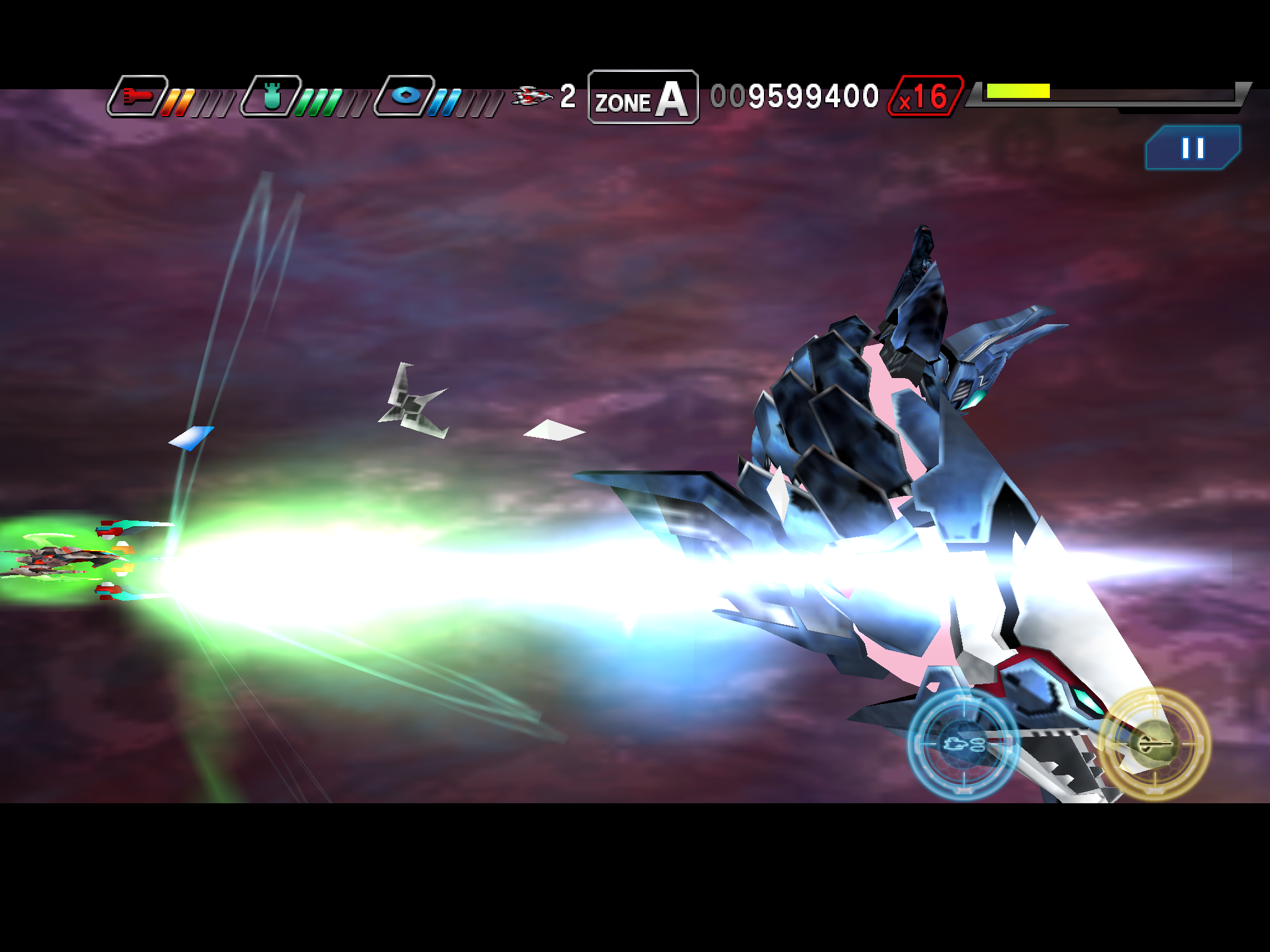This screenshot has width=1270, height=952.
Task: Click the Silver Hawk lives indicator icon
Action: coord(531,96)
